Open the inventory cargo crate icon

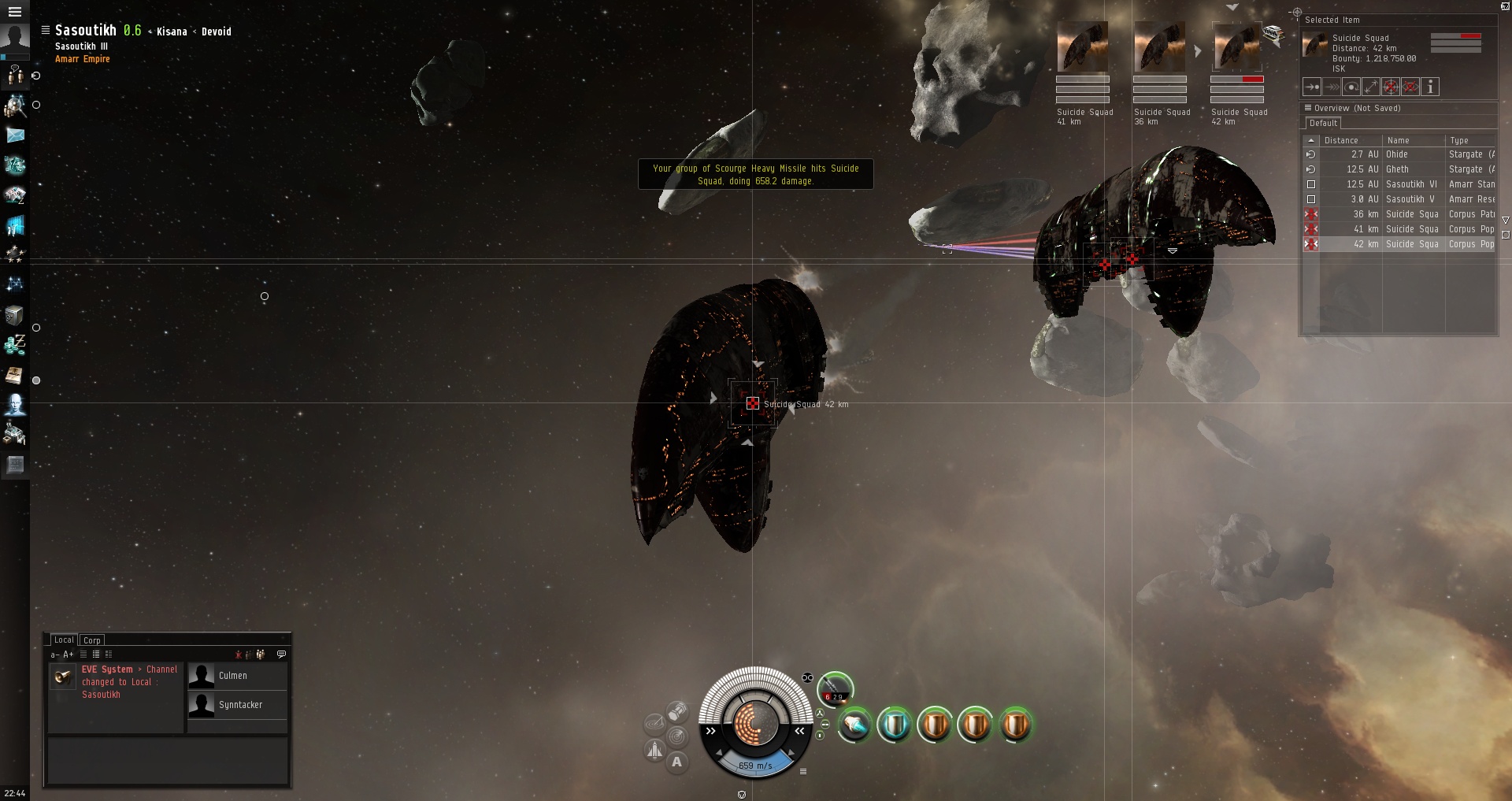pos(14,315)
